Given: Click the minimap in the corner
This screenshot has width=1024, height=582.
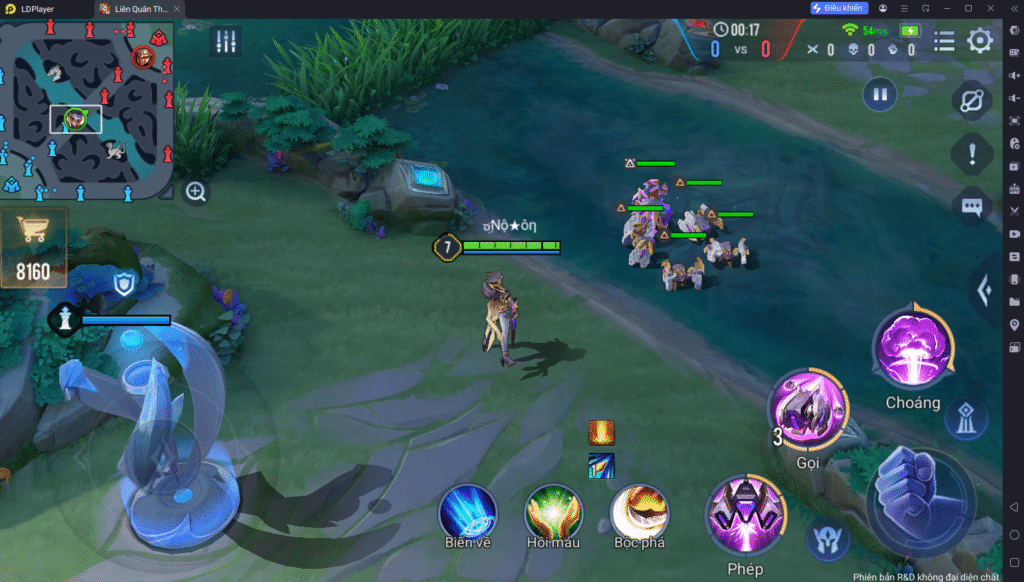Looking at the screenshot, I should coord(88,108).
